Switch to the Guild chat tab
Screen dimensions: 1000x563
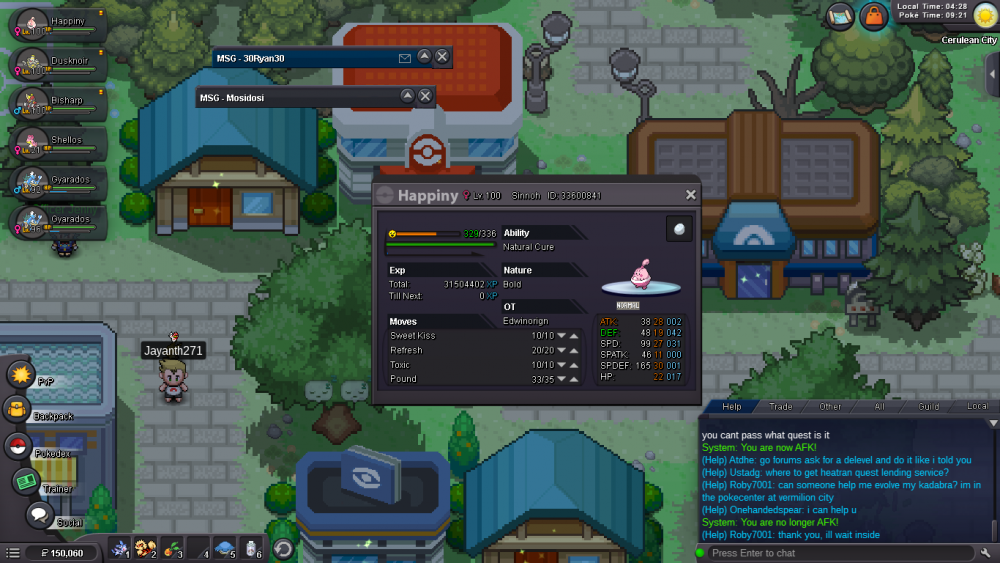929,407
